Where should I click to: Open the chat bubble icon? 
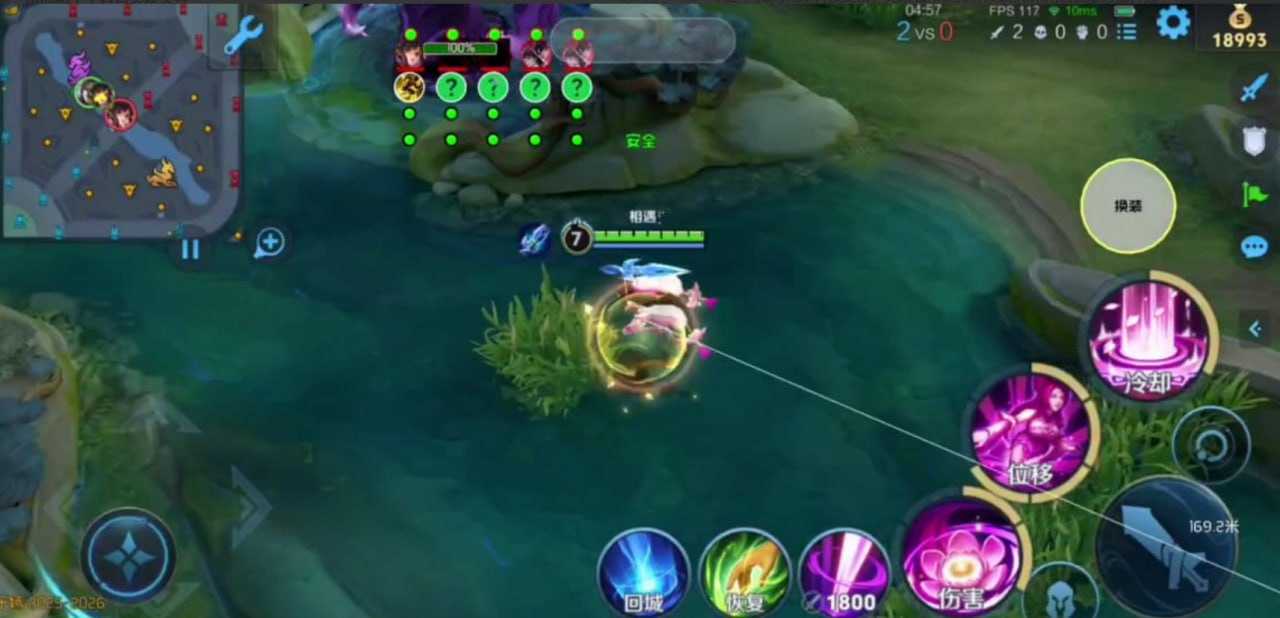pos(1254,247)
